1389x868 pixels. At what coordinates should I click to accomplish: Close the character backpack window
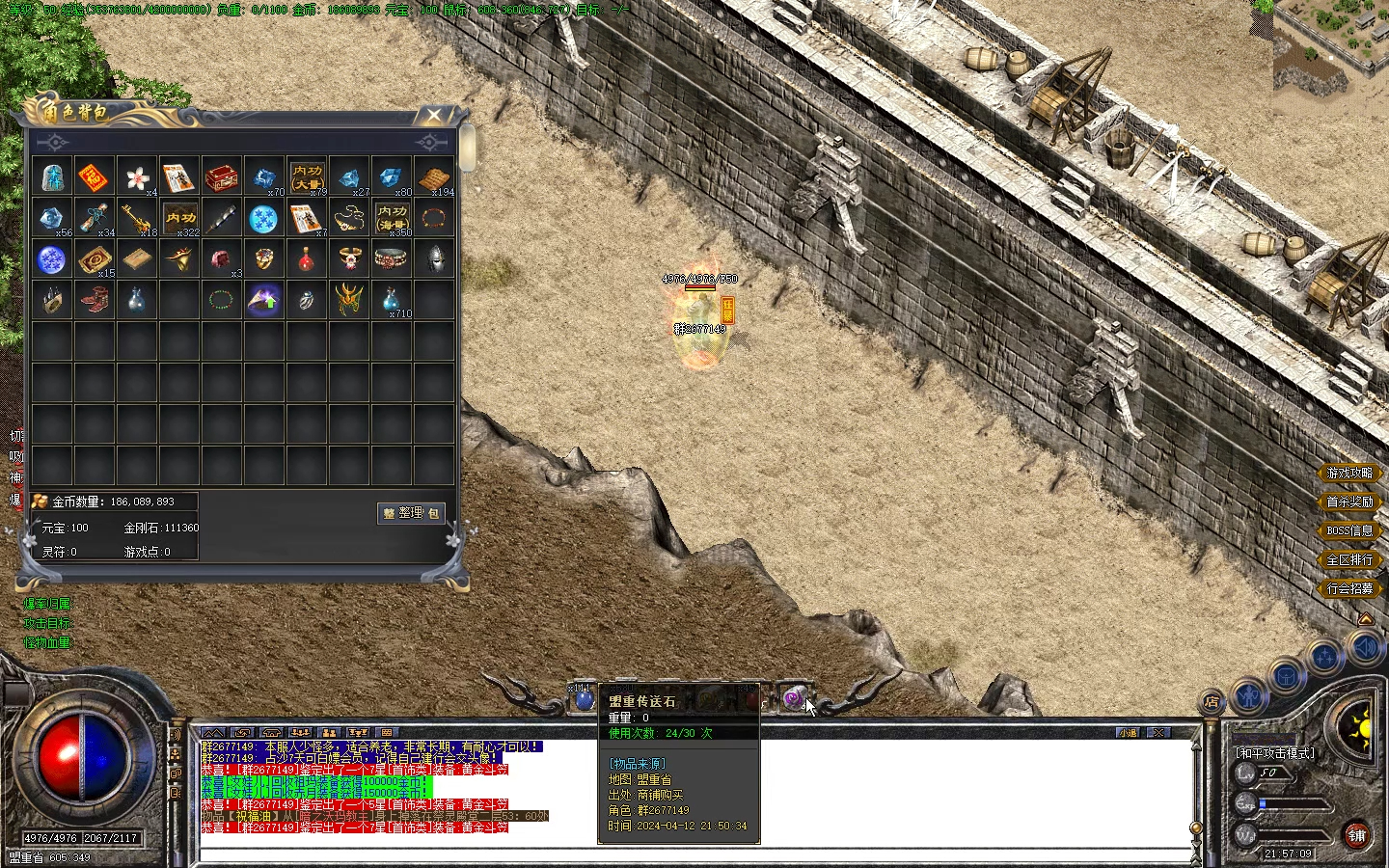pyautogui.click(x=434, y=116)
